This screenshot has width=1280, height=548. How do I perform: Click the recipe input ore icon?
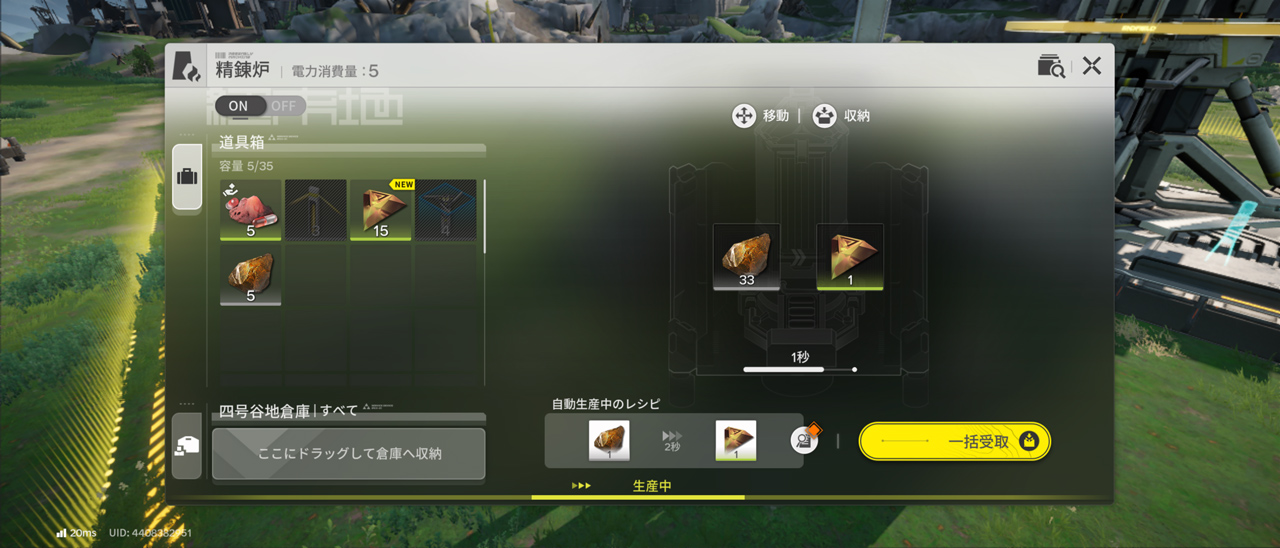[x=609, y=441]
